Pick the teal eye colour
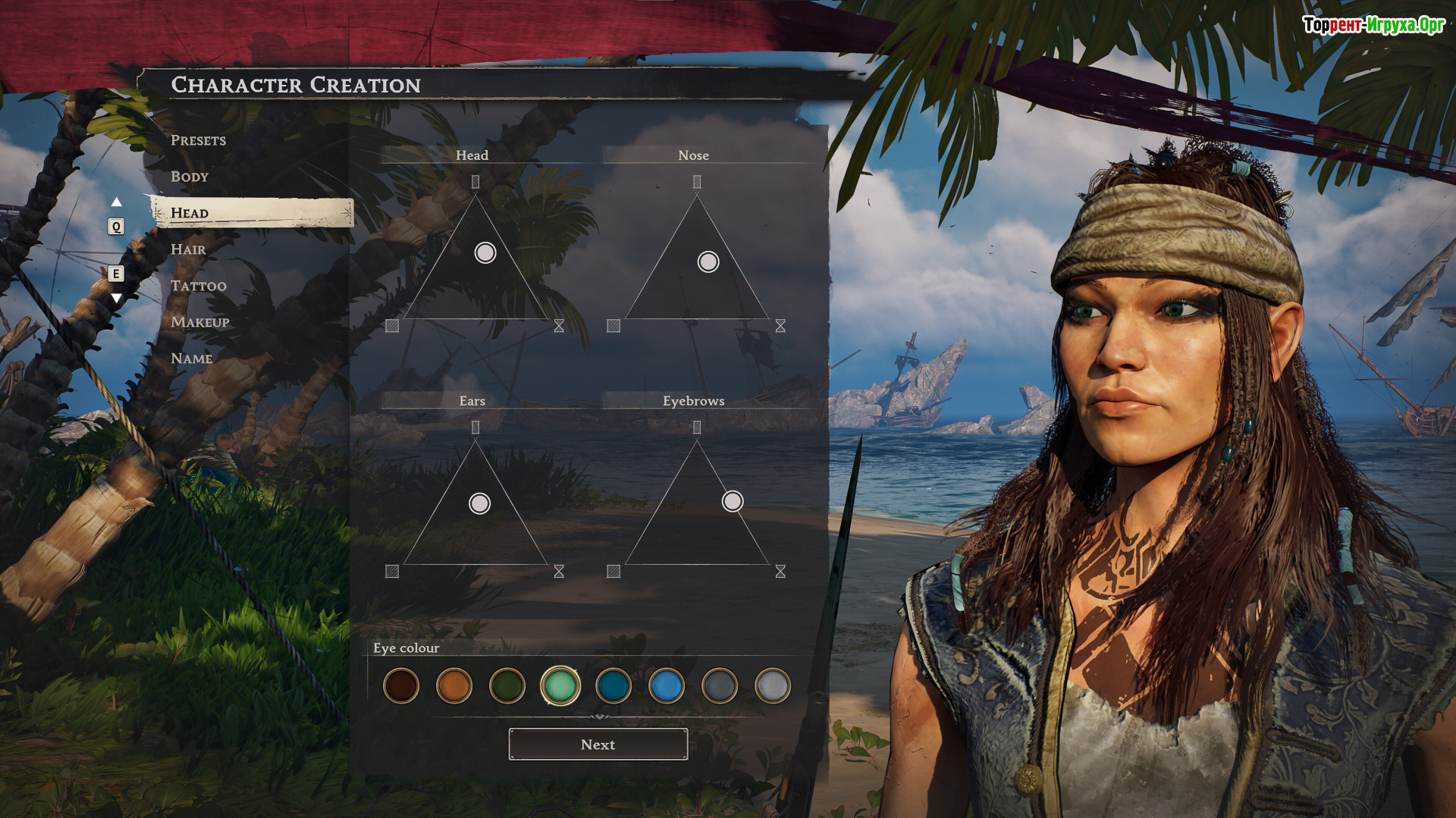Screen dimensions: 1456x818 [x=613, y=686]
